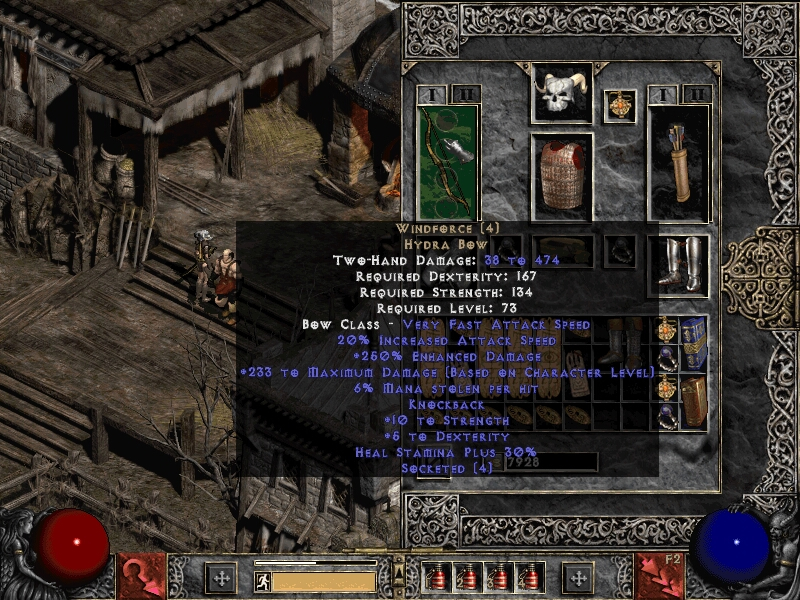800x600 pixels.
Task: Switch to weapon set II above the quiver
Action: point(697,94)
